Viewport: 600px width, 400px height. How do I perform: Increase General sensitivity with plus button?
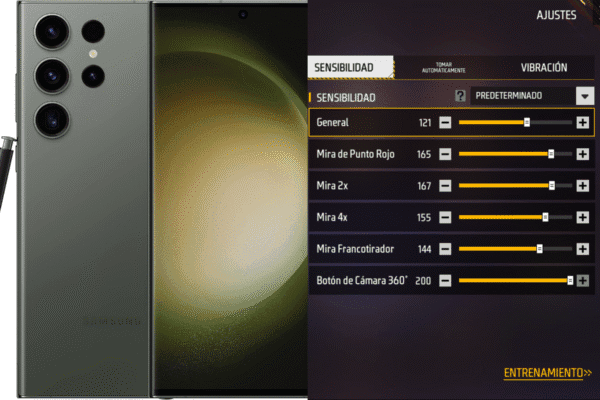pos(582,123)
